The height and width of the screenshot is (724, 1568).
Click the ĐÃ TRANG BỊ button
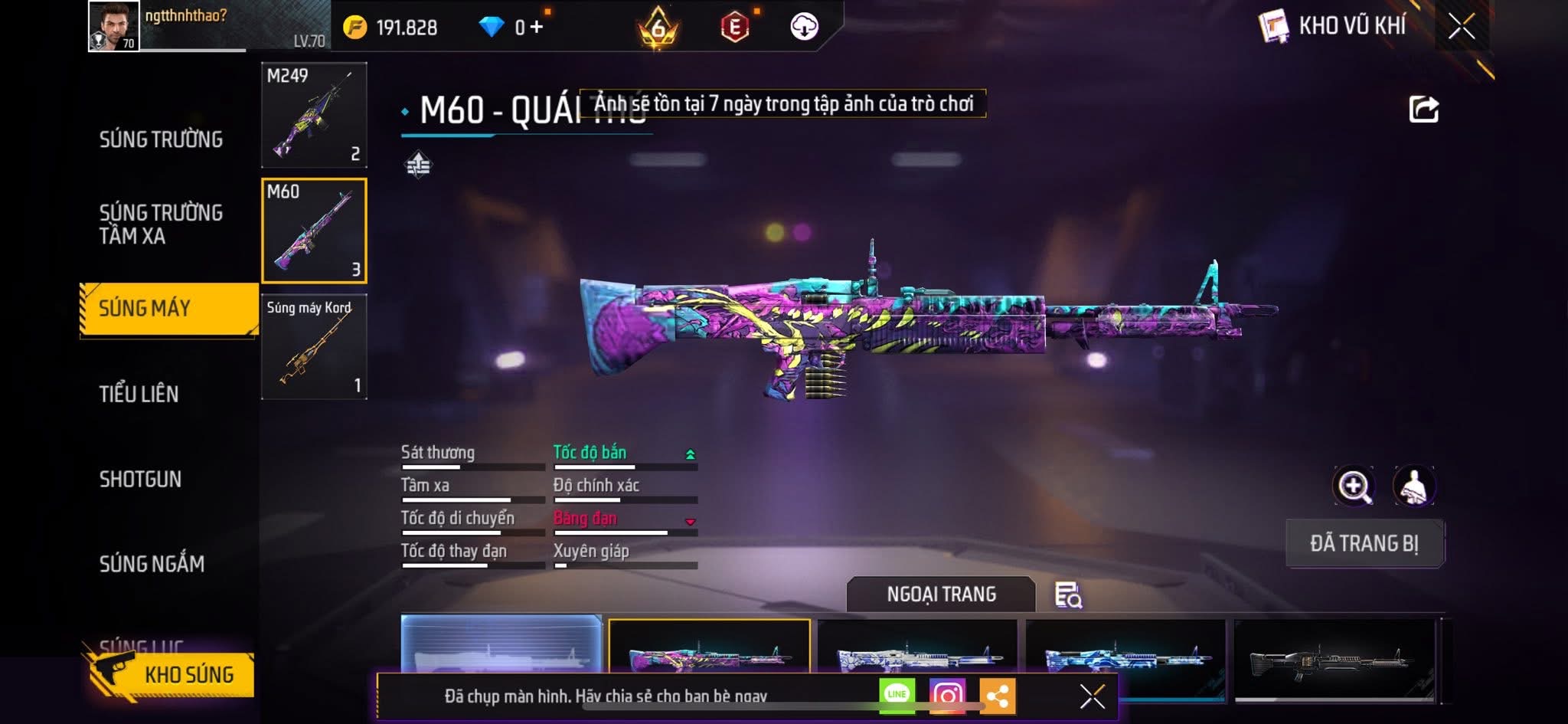tap(1364, 543)
